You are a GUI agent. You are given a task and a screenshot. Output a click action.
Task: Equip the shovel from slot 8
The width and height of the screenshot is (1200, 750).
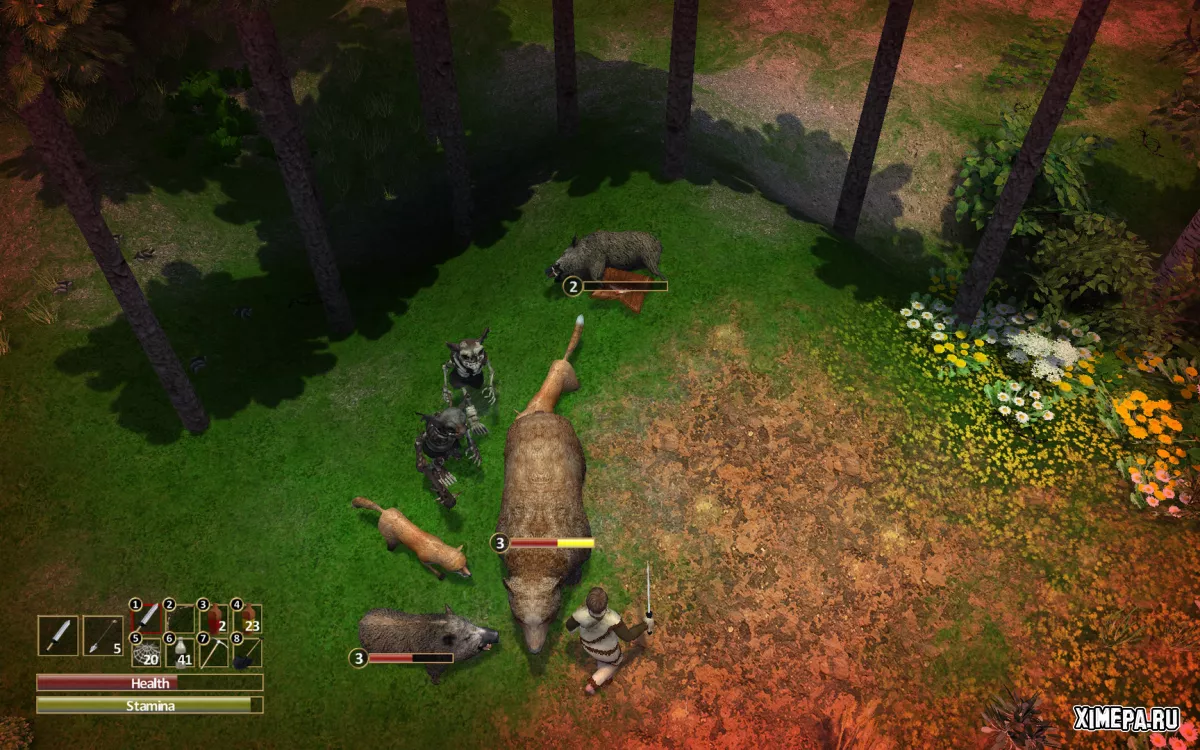click(247, 652)
